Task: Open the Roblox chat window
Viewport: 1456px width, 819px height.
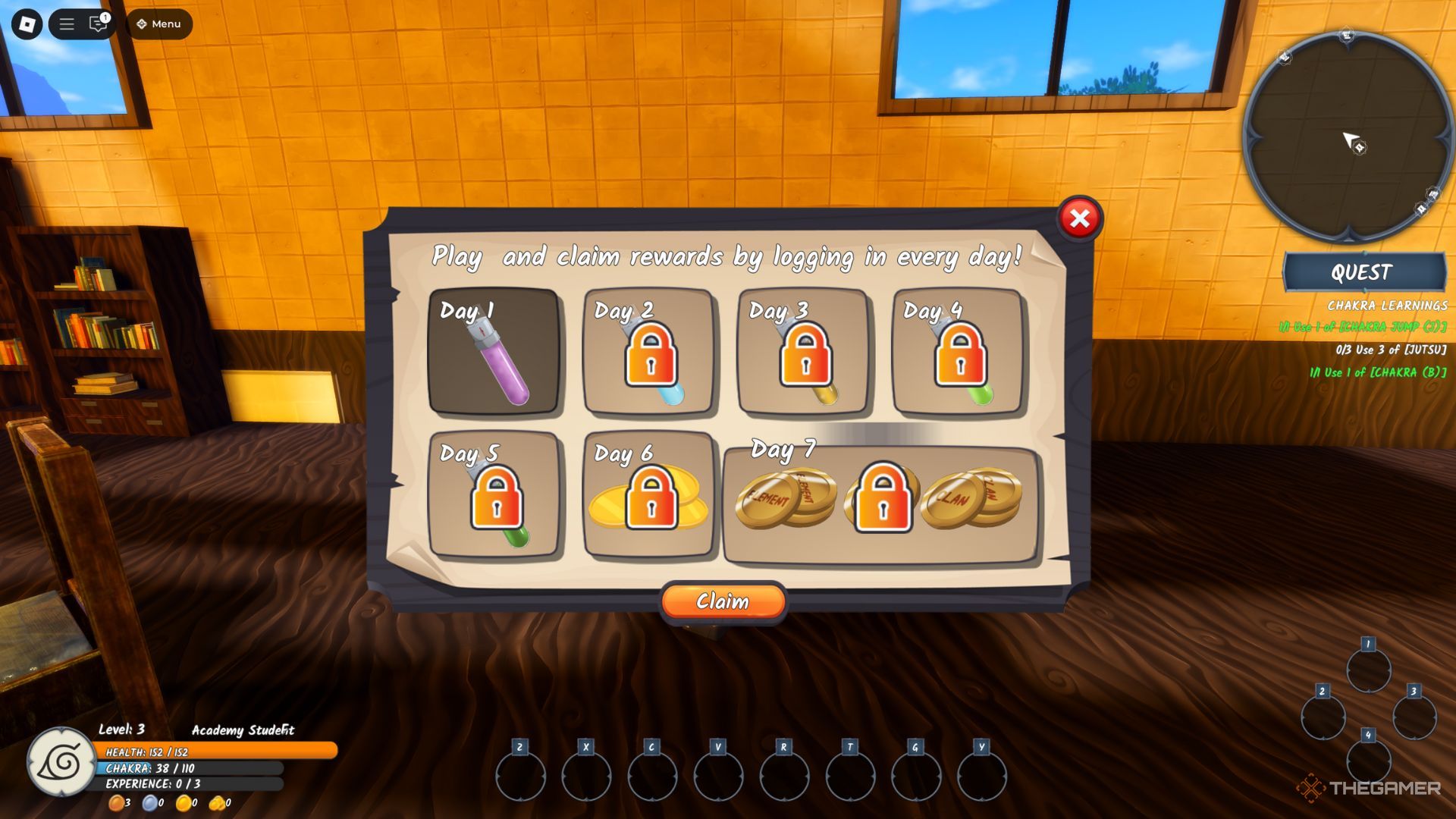Action: (x=98, y=24)
